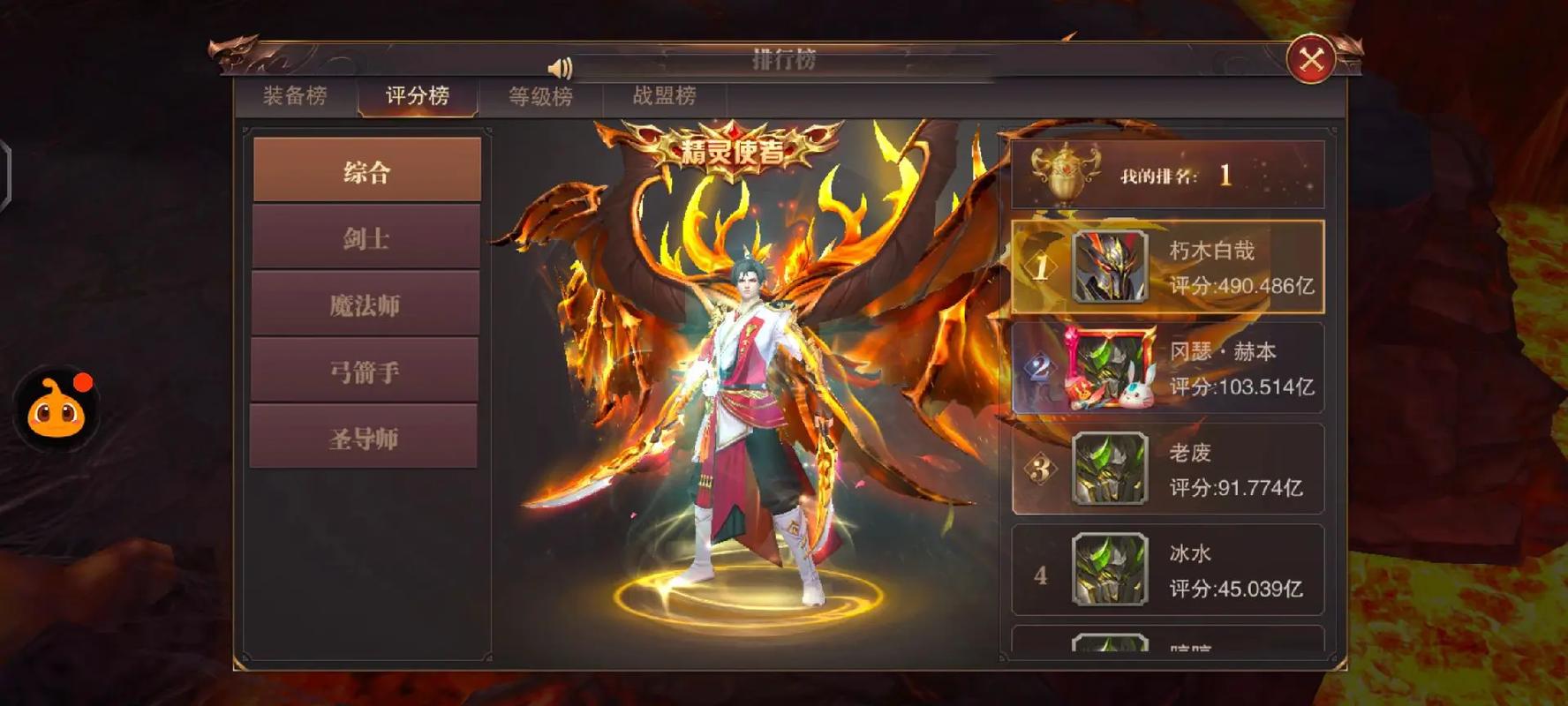The image size is (1568, 706).
Task: Select the 魔法师 category button
Action: [x=365, y=304]
